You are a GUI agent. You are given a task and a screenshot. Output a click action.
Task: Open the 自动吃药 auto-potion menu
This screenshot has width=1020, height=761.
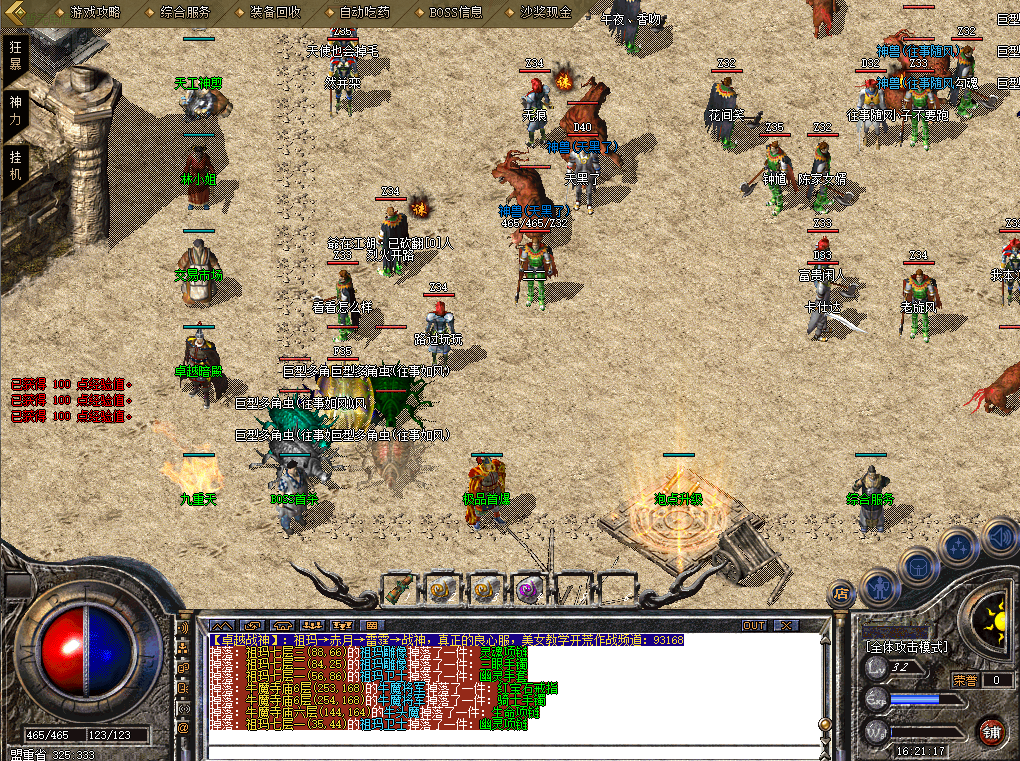point(365,13)
